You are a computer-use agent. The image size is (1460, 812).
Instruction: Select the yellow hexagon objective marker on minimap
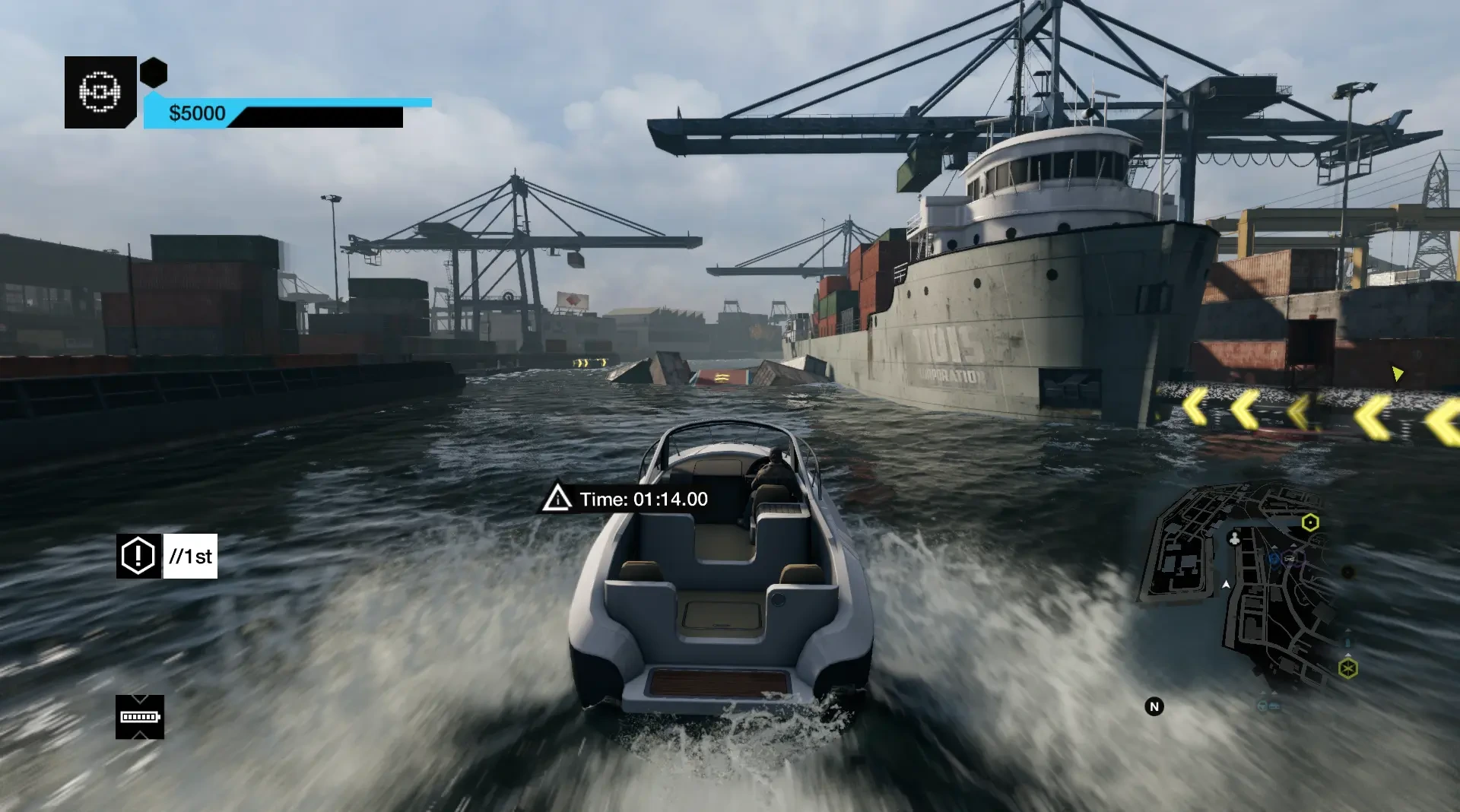coord(1310,522)
